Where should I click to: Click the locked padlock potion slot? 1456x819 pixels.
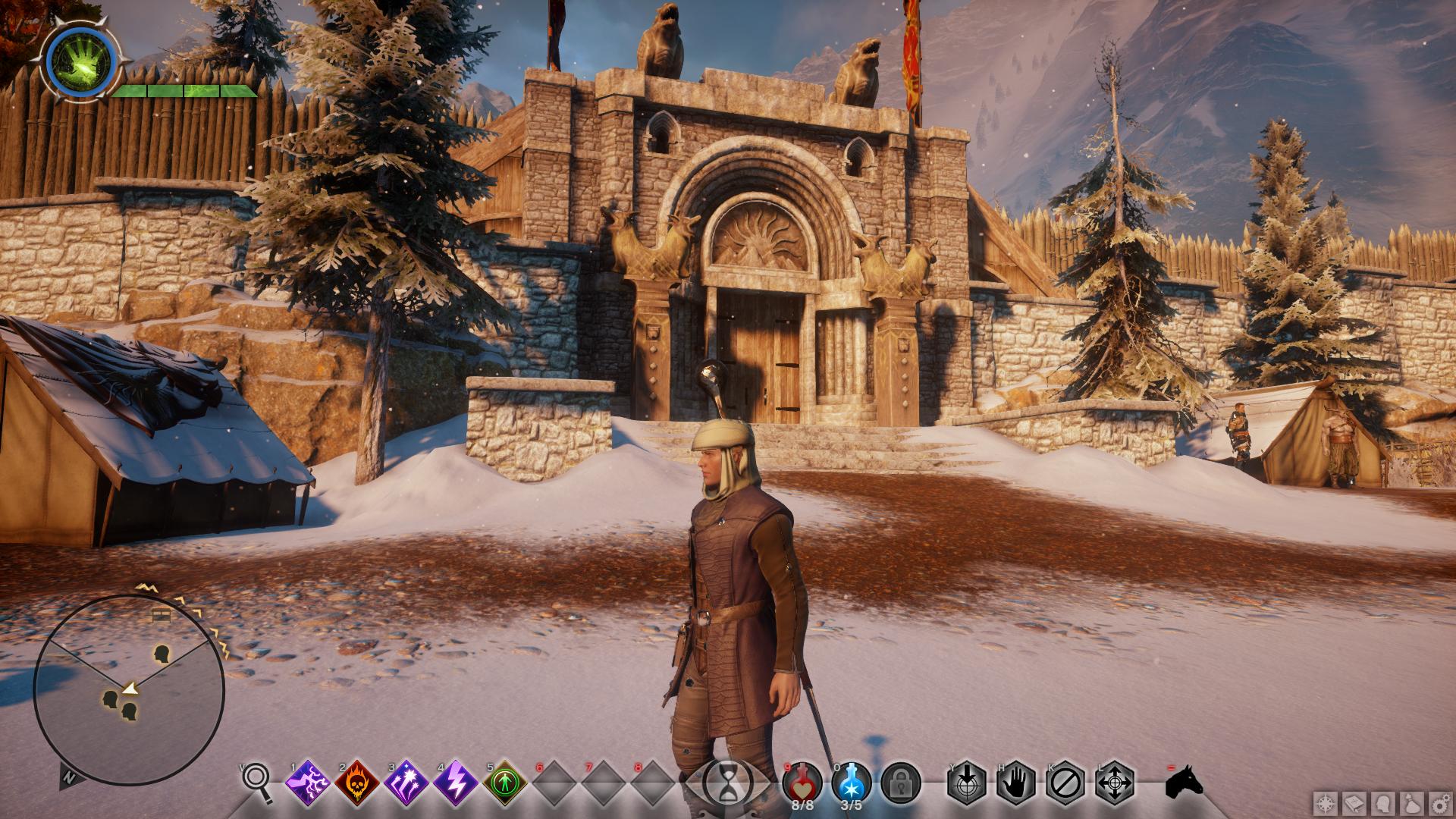click(x=901, y=782)
